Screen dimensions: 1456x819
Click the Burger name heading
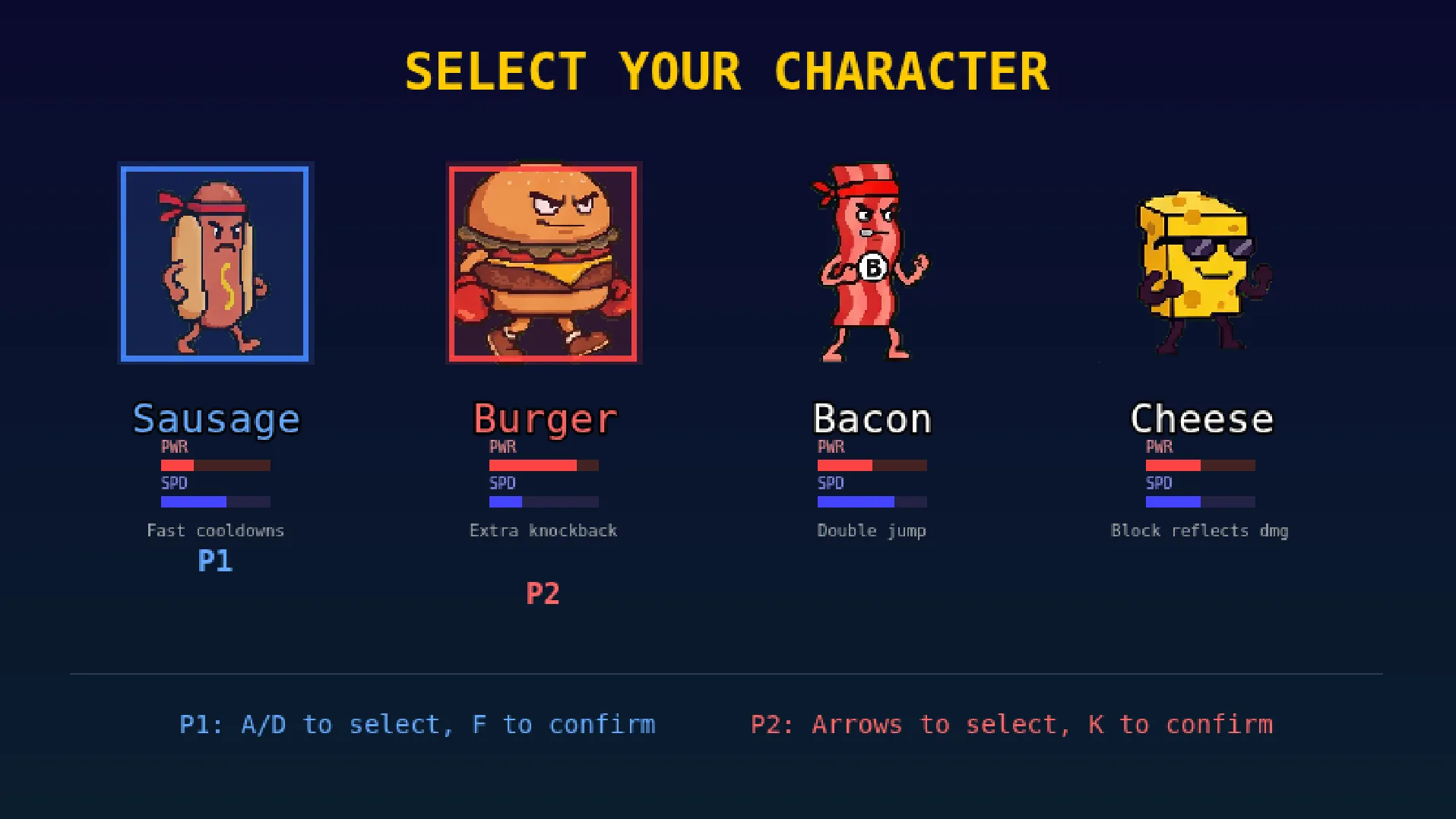tap(543, 419)
